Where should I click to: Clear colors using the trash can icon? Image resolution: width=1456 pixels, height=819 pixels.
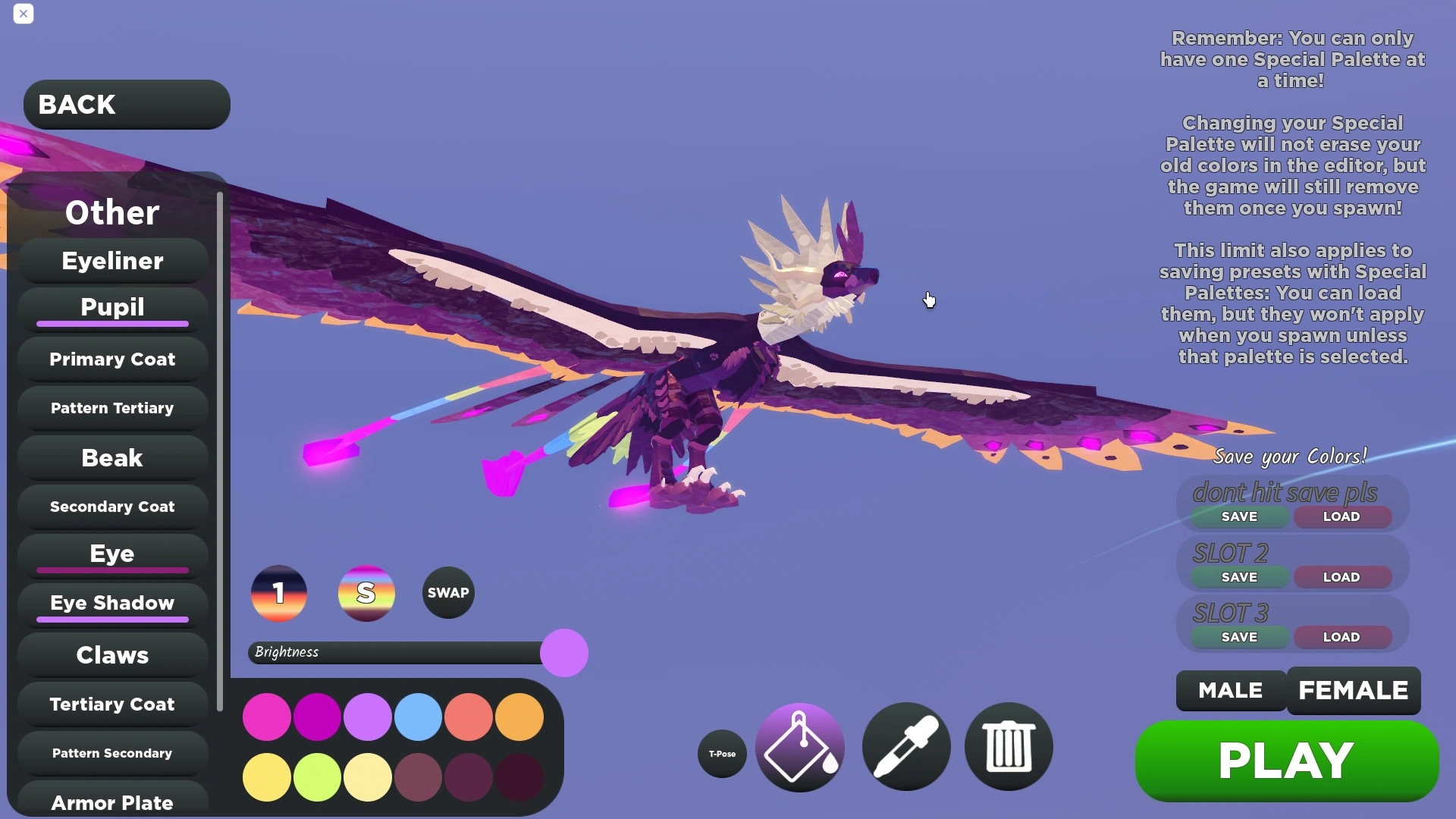[1008, 747]
